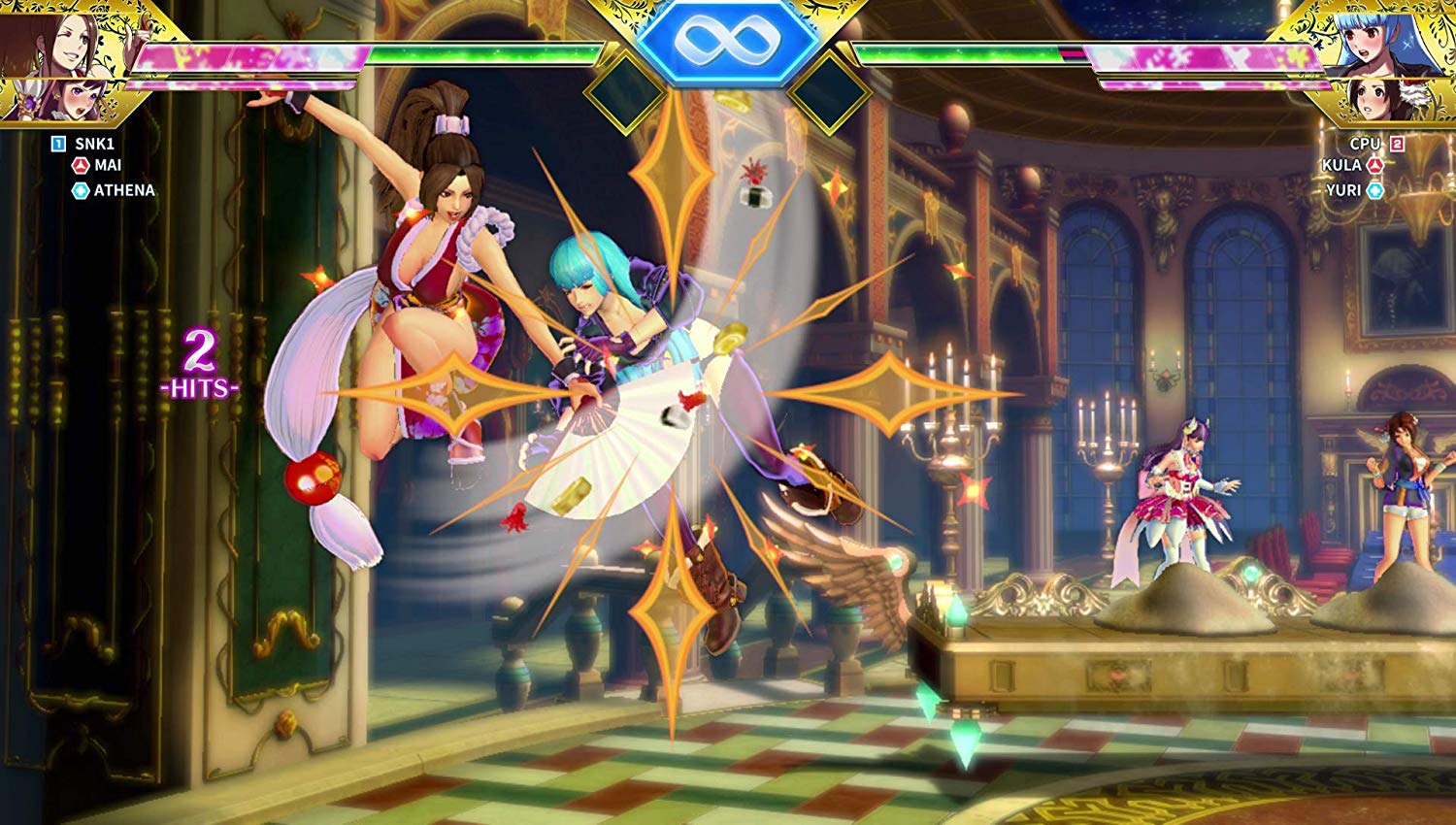
Task: Click the KULA name in the CPU roster
Action: (x=1341, y=166)
